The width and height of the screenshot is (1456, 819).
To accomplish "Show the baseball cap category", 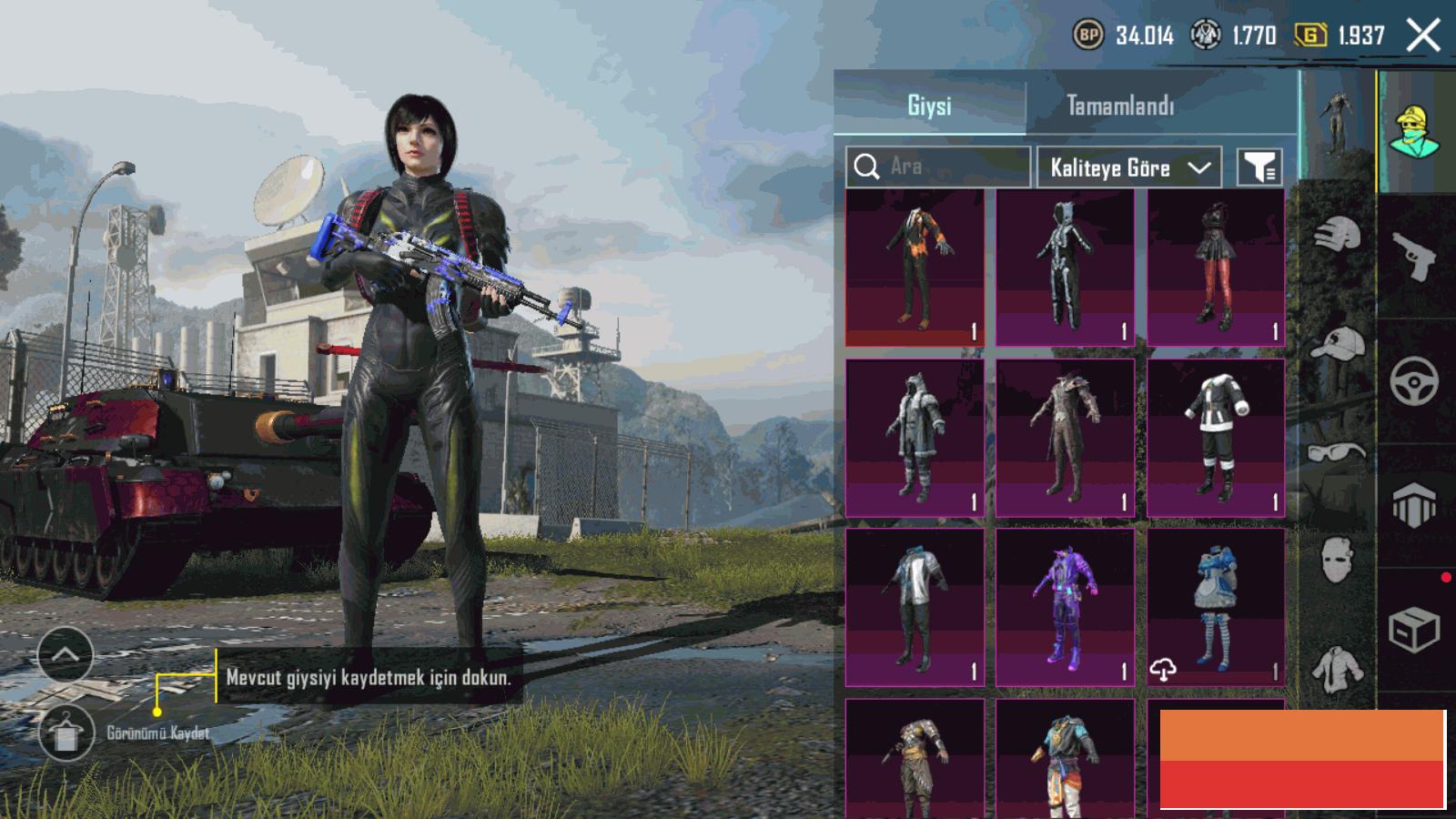I will (x=1338, y=345).
